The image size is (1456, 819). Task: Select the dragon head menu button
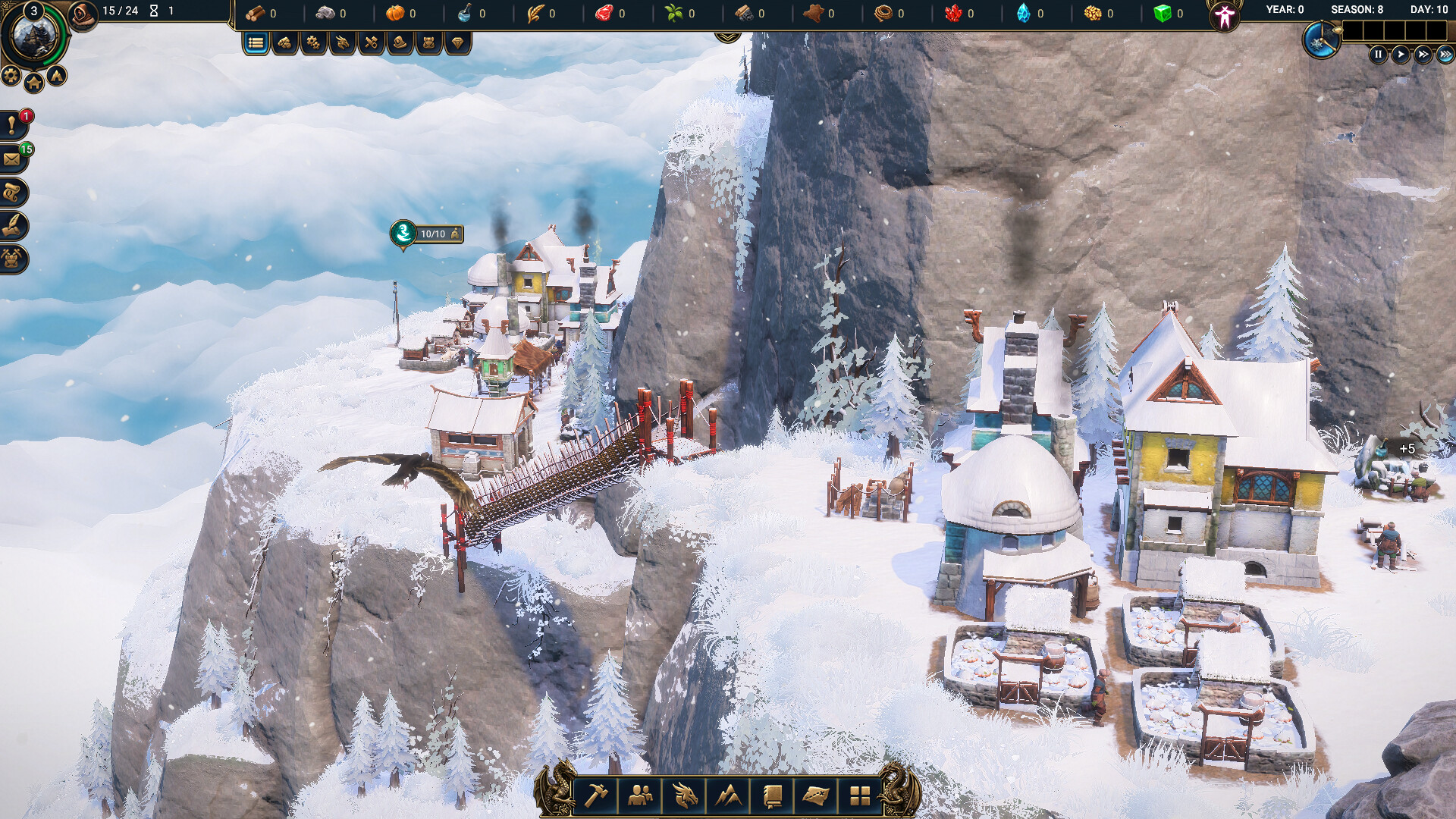point(685,795)
